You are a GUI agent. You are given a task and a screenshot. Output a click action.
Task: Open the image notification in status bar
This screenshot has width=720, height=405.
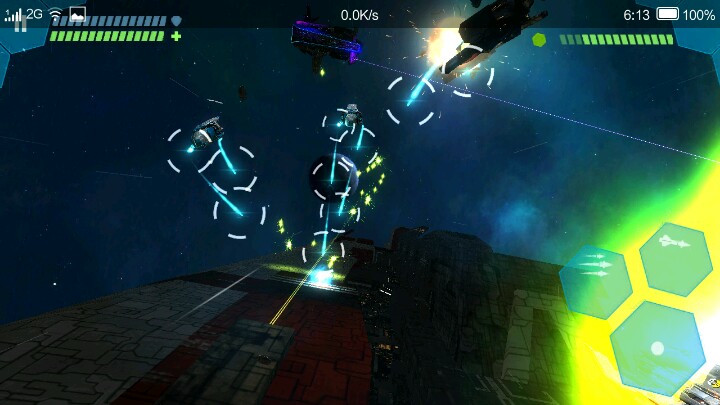77,15
